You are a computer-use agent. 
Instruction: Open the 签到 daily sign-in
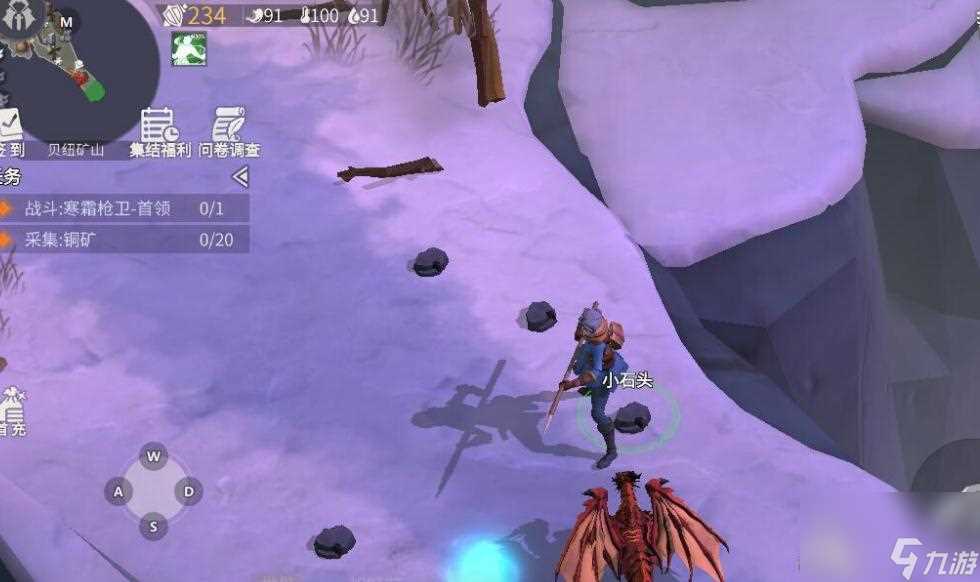point(9,132)
